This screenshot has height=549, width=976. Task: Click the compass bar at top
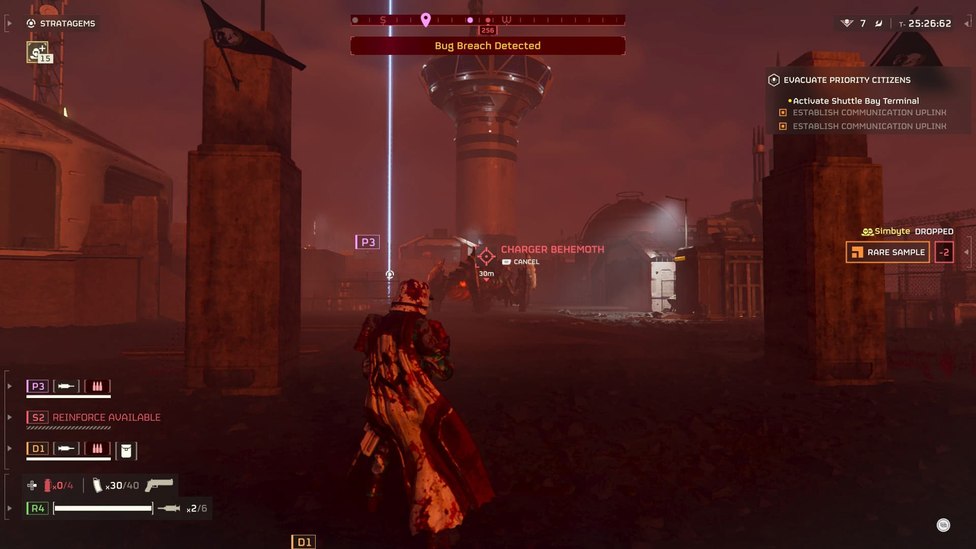click(x=488, y=19)
